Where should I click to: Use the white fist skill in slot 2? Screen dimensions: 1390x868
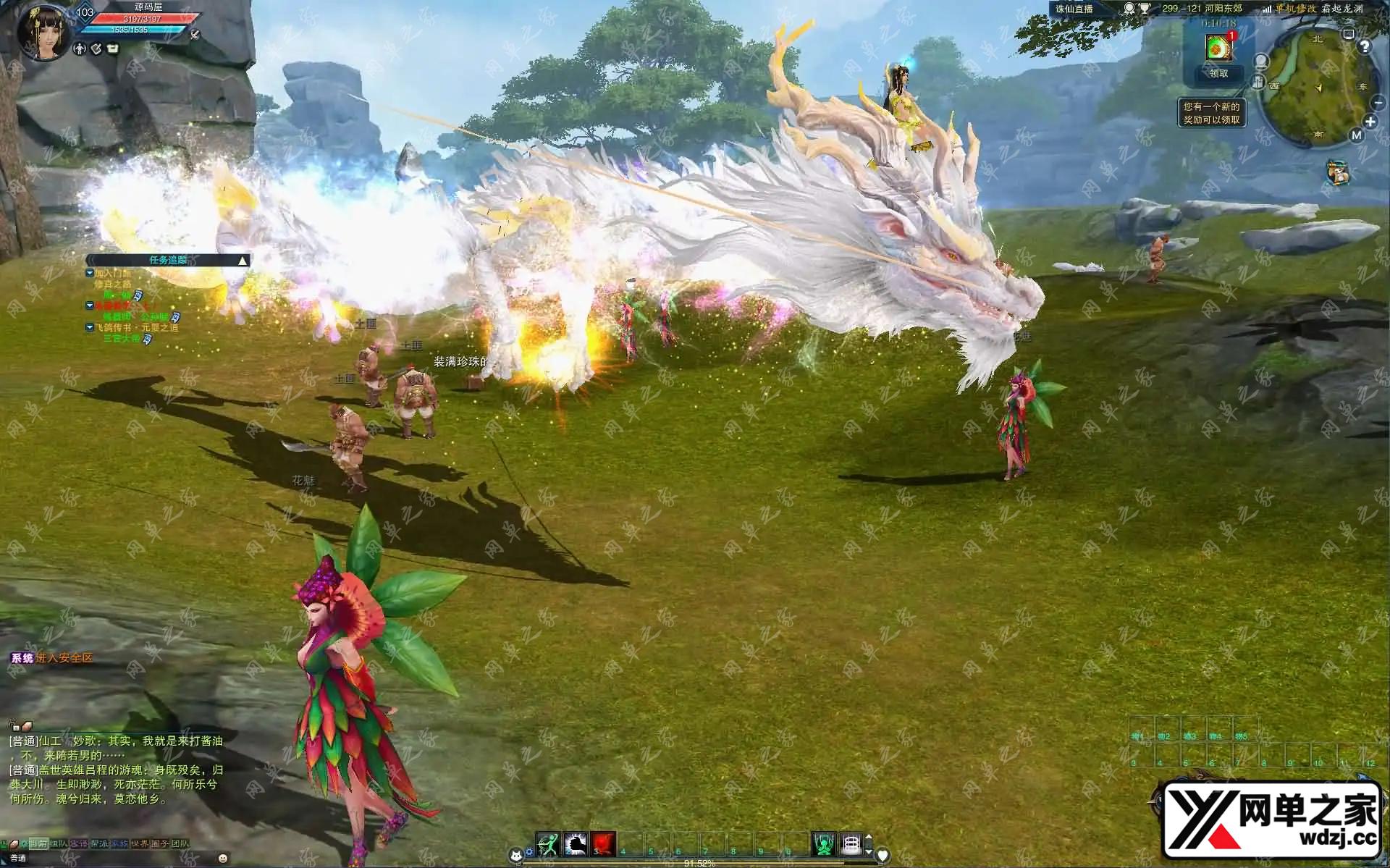tap(576, 843)
